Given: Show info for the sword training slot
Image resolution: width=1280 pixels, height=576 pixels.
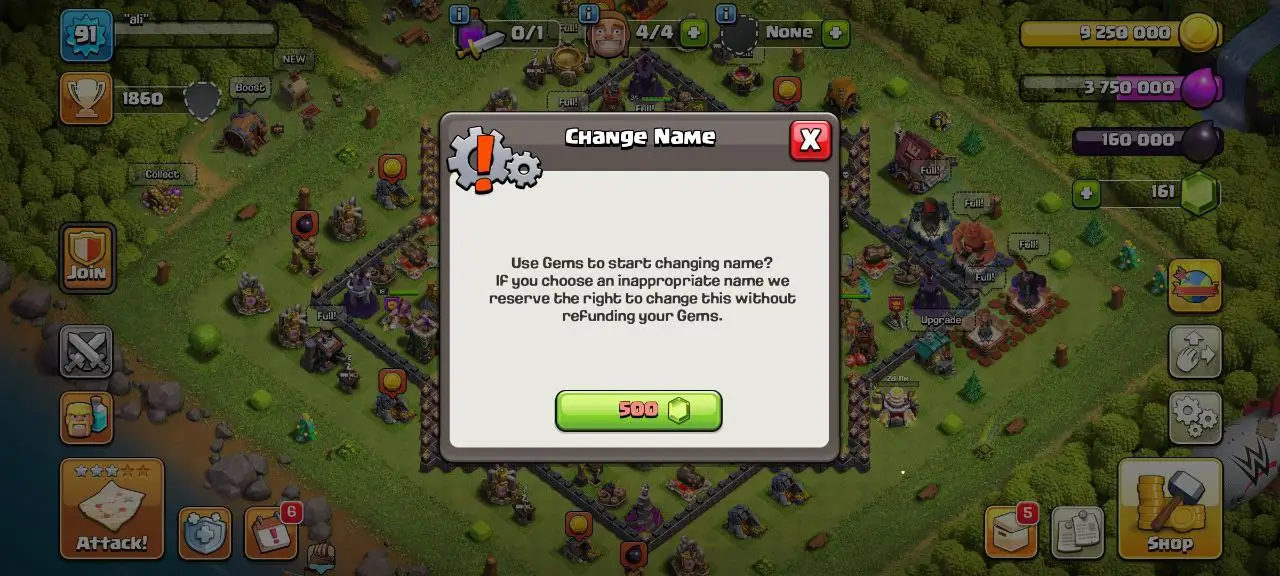Looking at the screenshot, I should 460,15.
